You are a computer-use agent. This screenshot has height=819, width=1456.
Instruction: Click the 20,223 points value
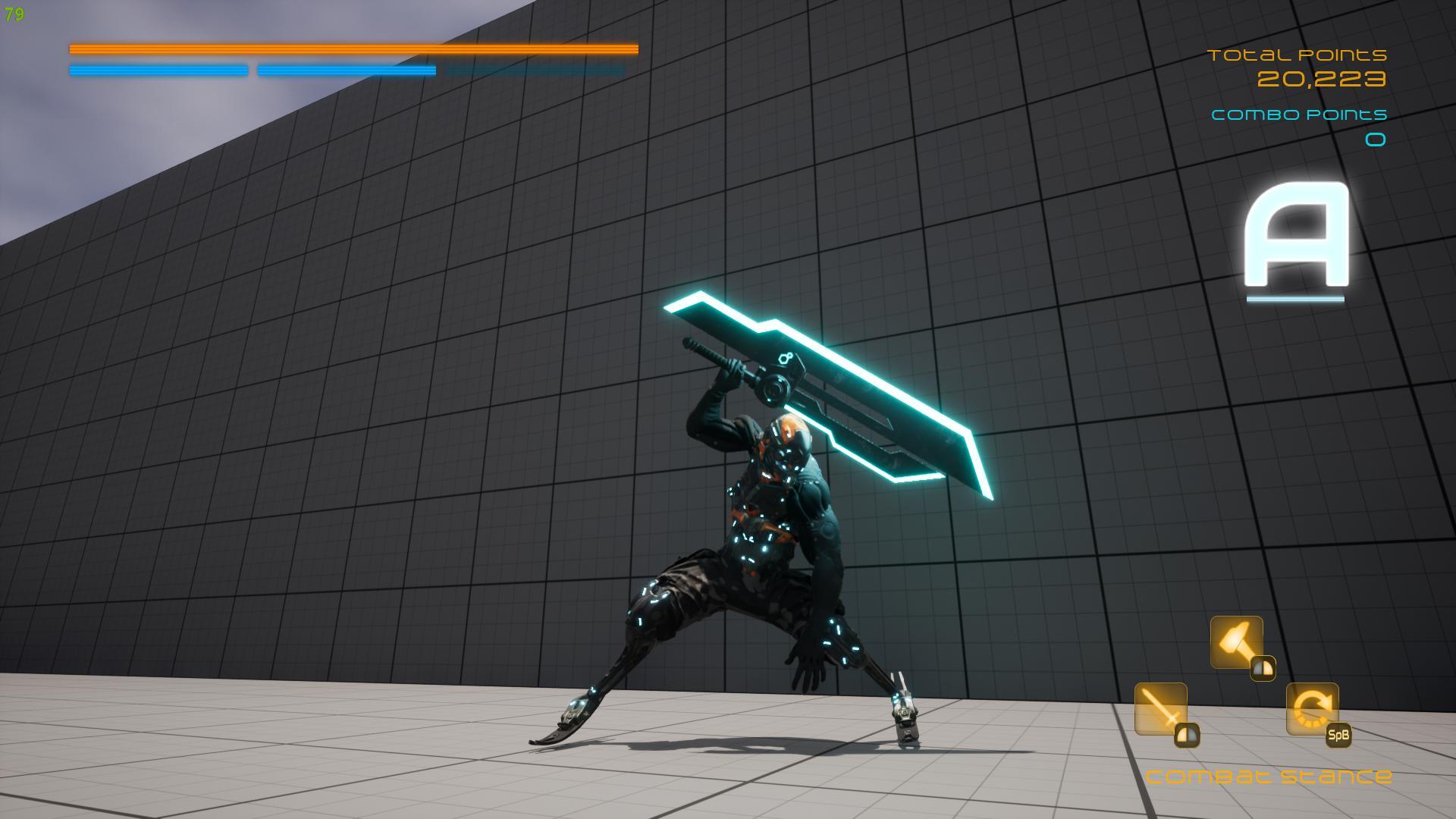(x=1324, y=78)
